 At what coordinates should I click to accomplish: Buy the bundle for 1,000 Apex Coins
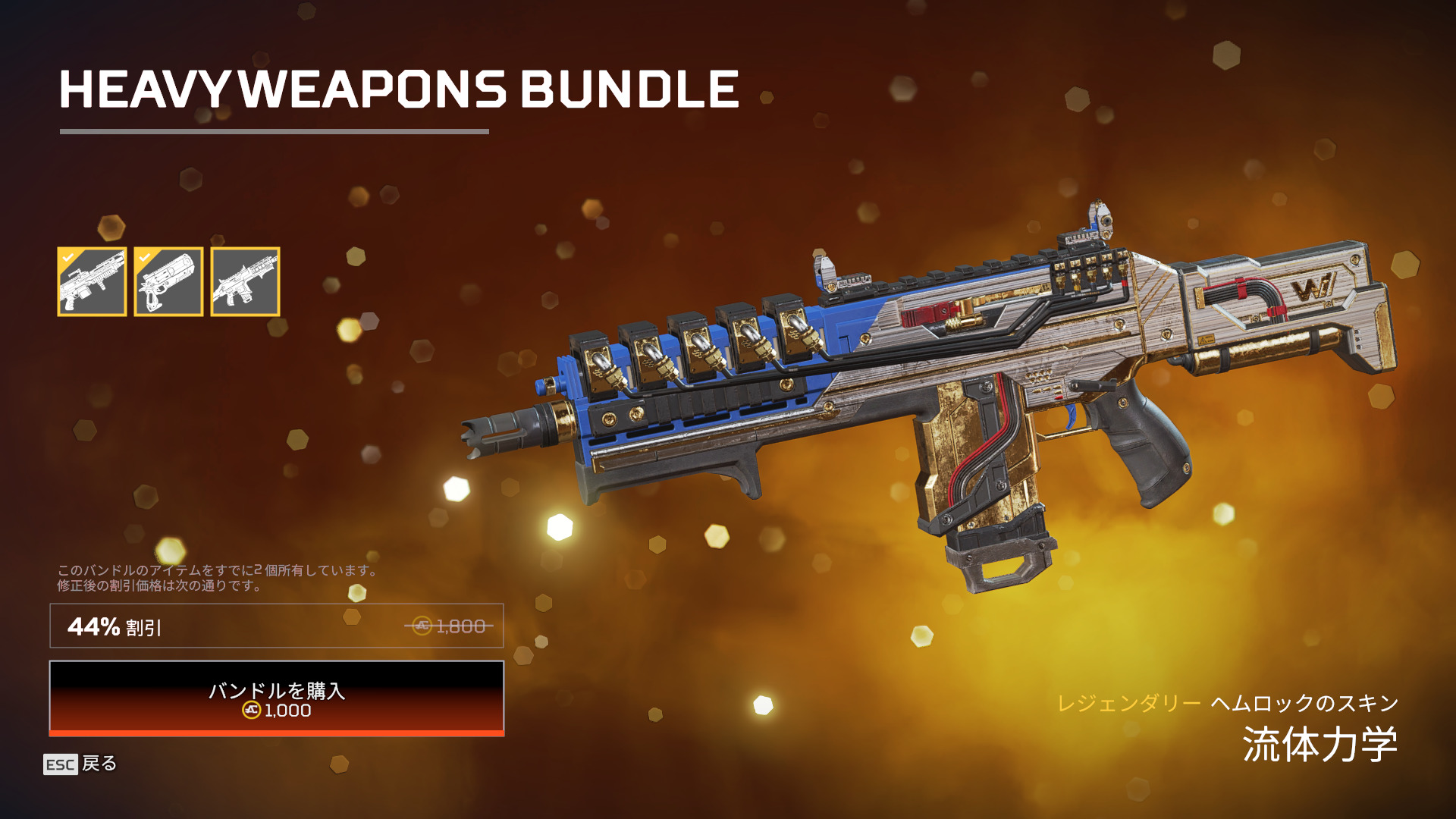click(276, 698)
